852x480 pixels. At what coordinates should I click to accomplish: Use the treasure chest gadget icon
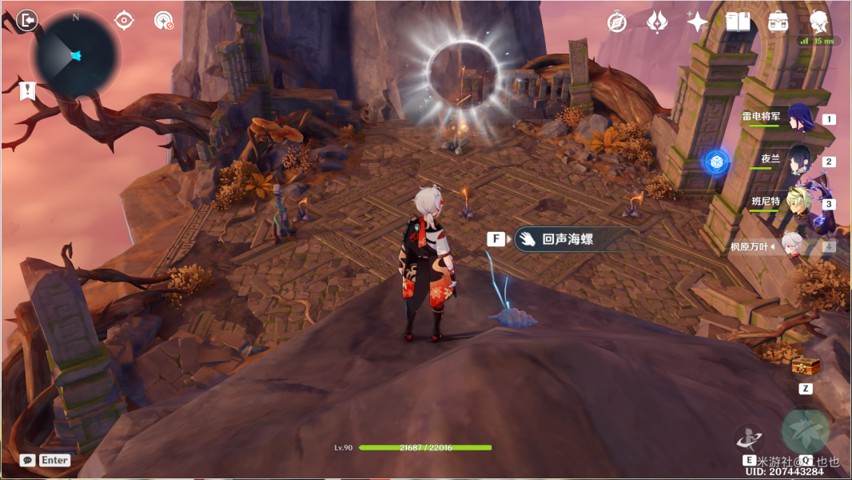804,367
